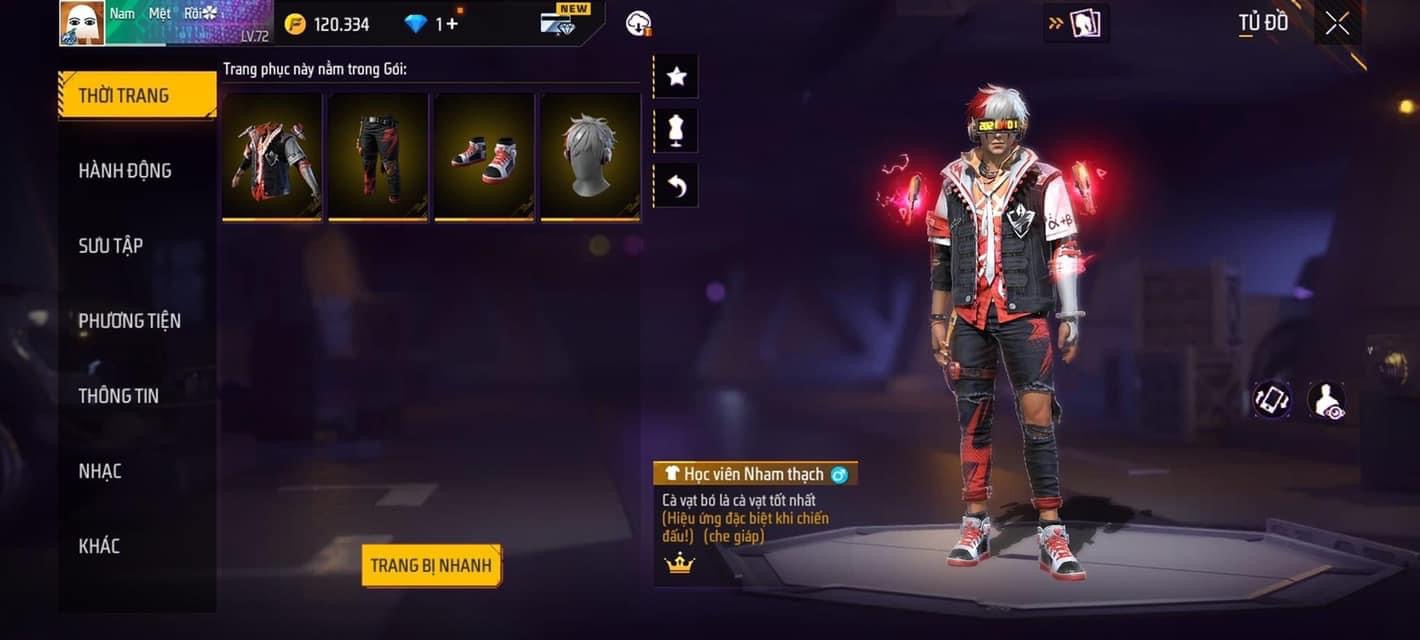1420x640 pixels.
Task: Switch to the NHẠC category
Action: [100, 471]
